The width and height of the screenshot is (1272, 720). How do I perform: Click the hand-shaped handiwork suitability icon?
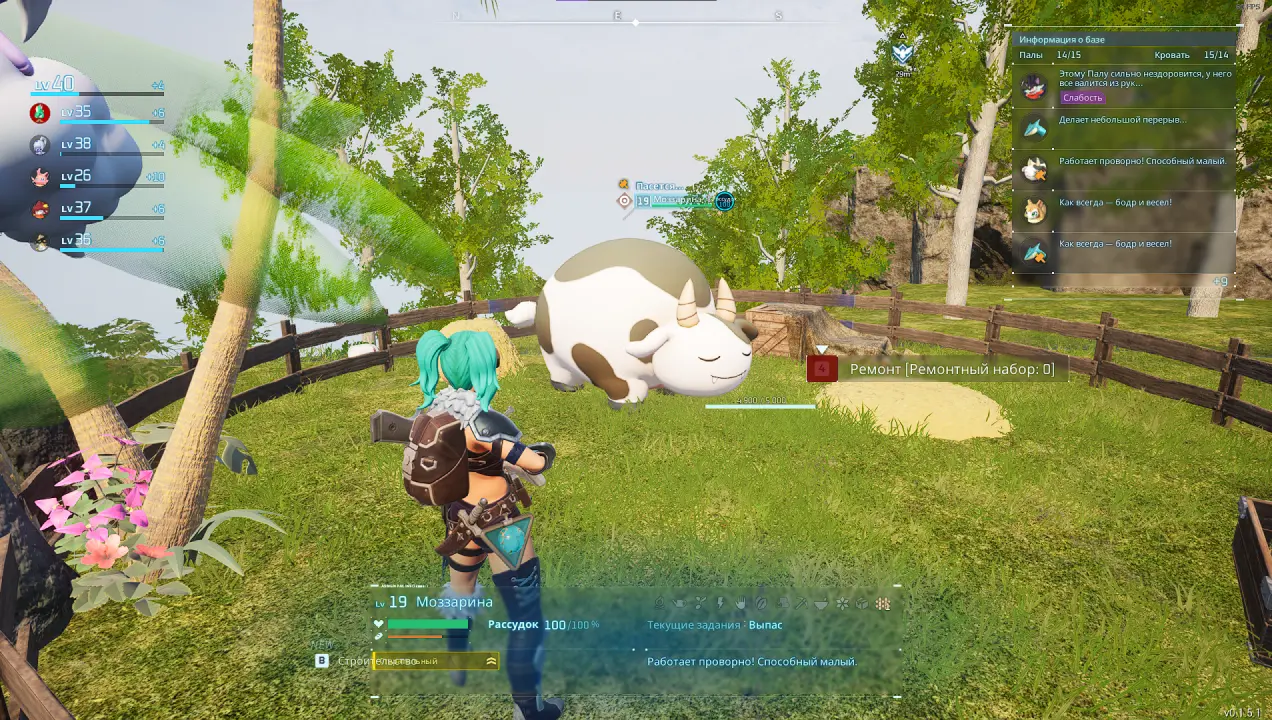click(x=740, y=603)
